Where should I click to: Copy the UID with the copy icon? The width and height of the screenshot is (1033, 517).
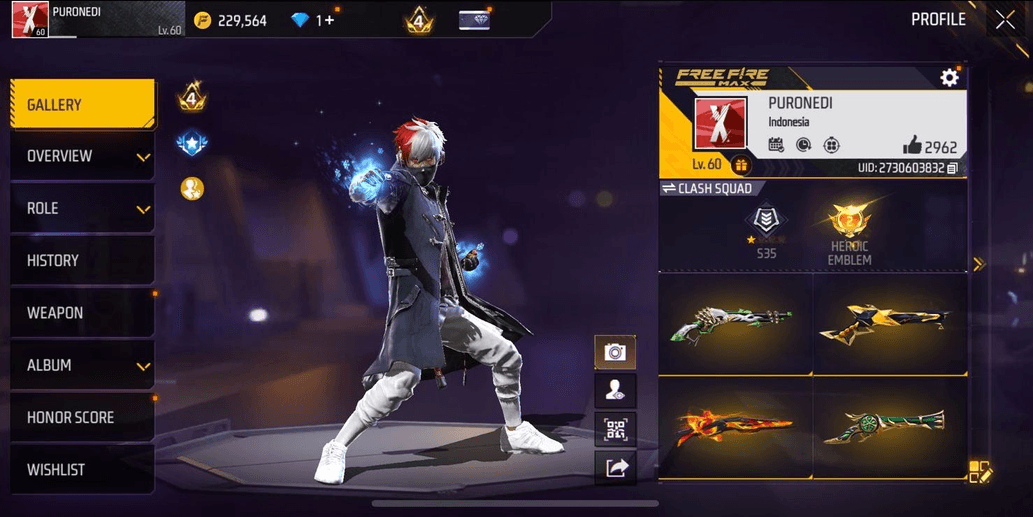(952, 168)
